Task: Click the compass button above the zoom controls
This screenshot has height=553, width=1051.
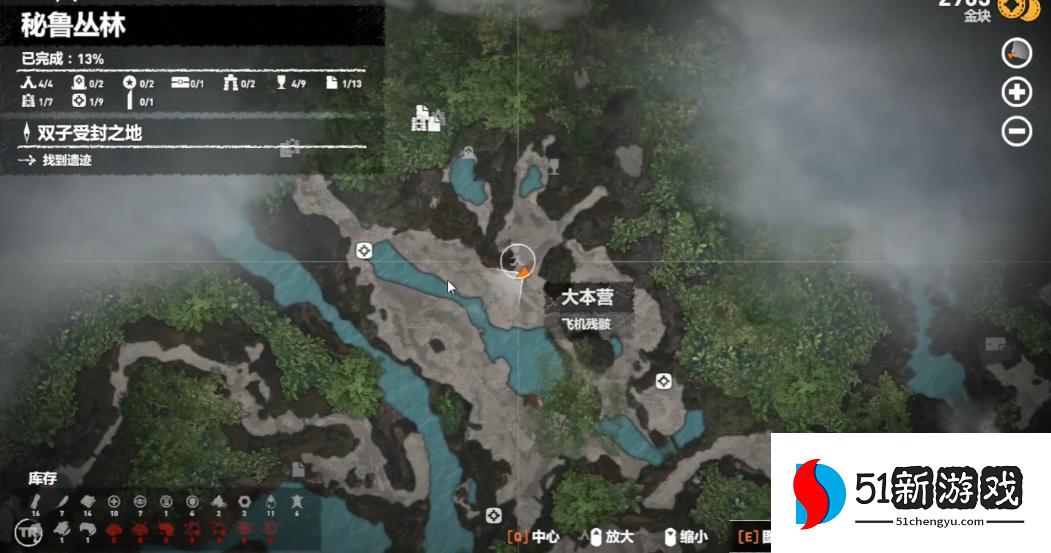Action: 1017,54
